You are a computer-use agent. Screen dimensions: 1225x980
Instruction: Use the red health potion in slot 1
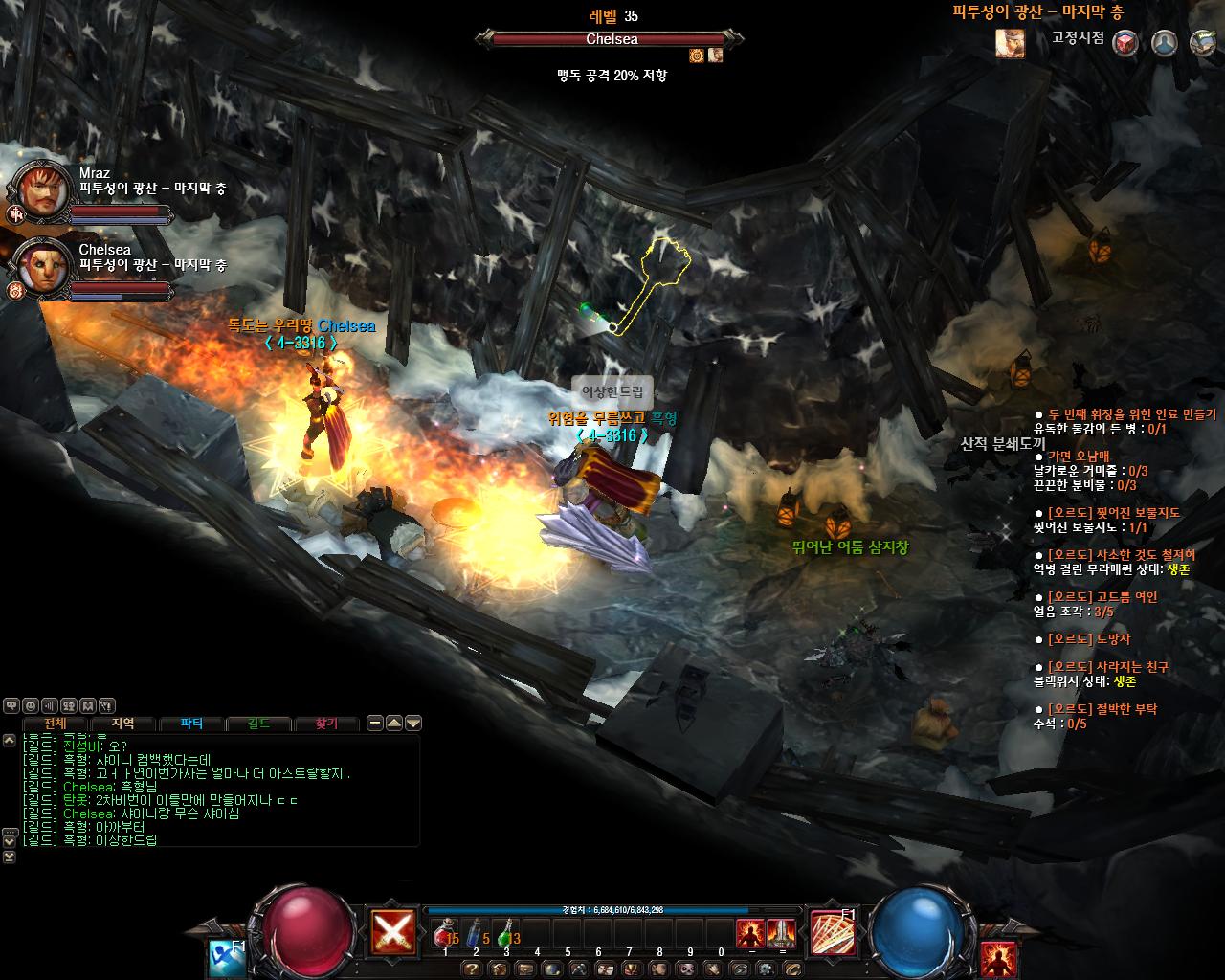(444, 933)
